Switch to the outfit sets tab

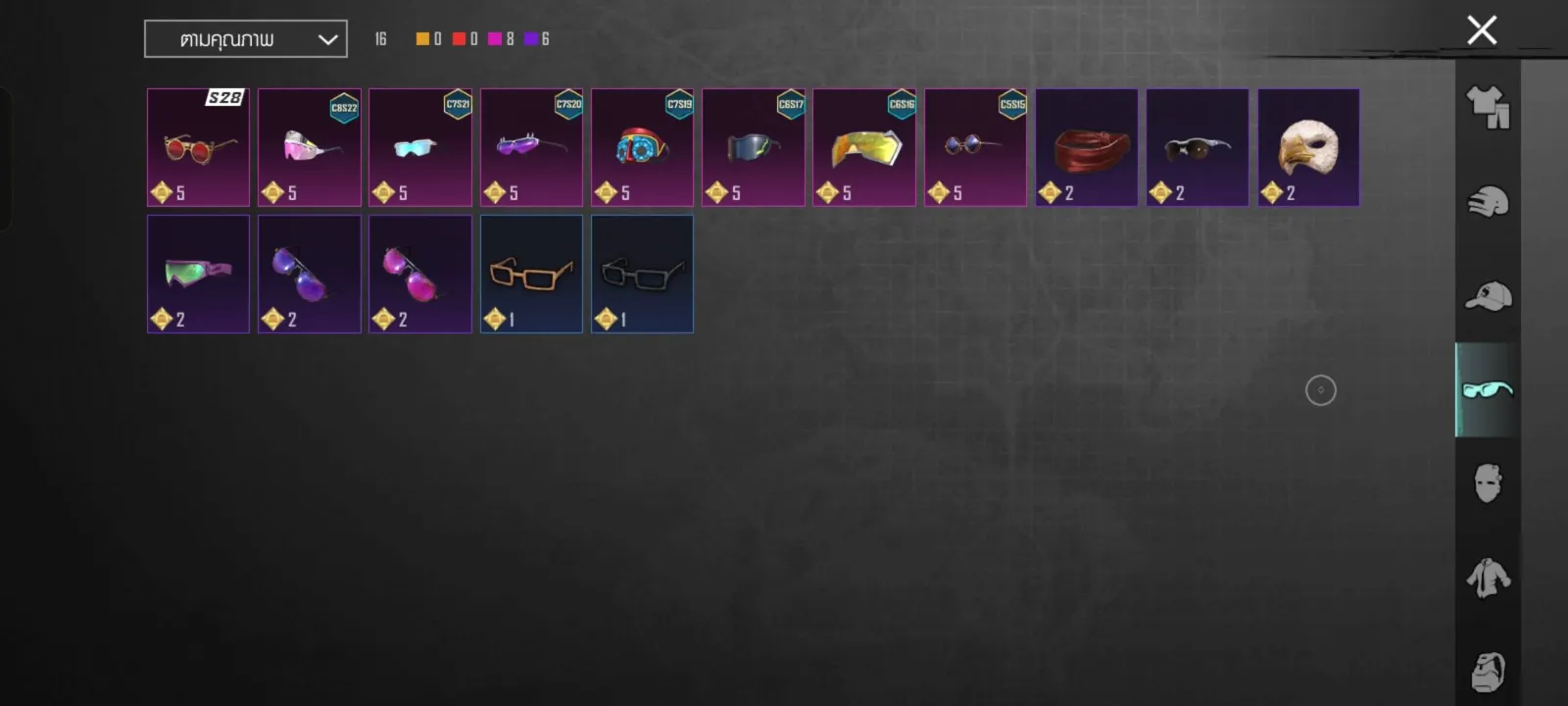pyautogui.click(x=1488, y=107)
